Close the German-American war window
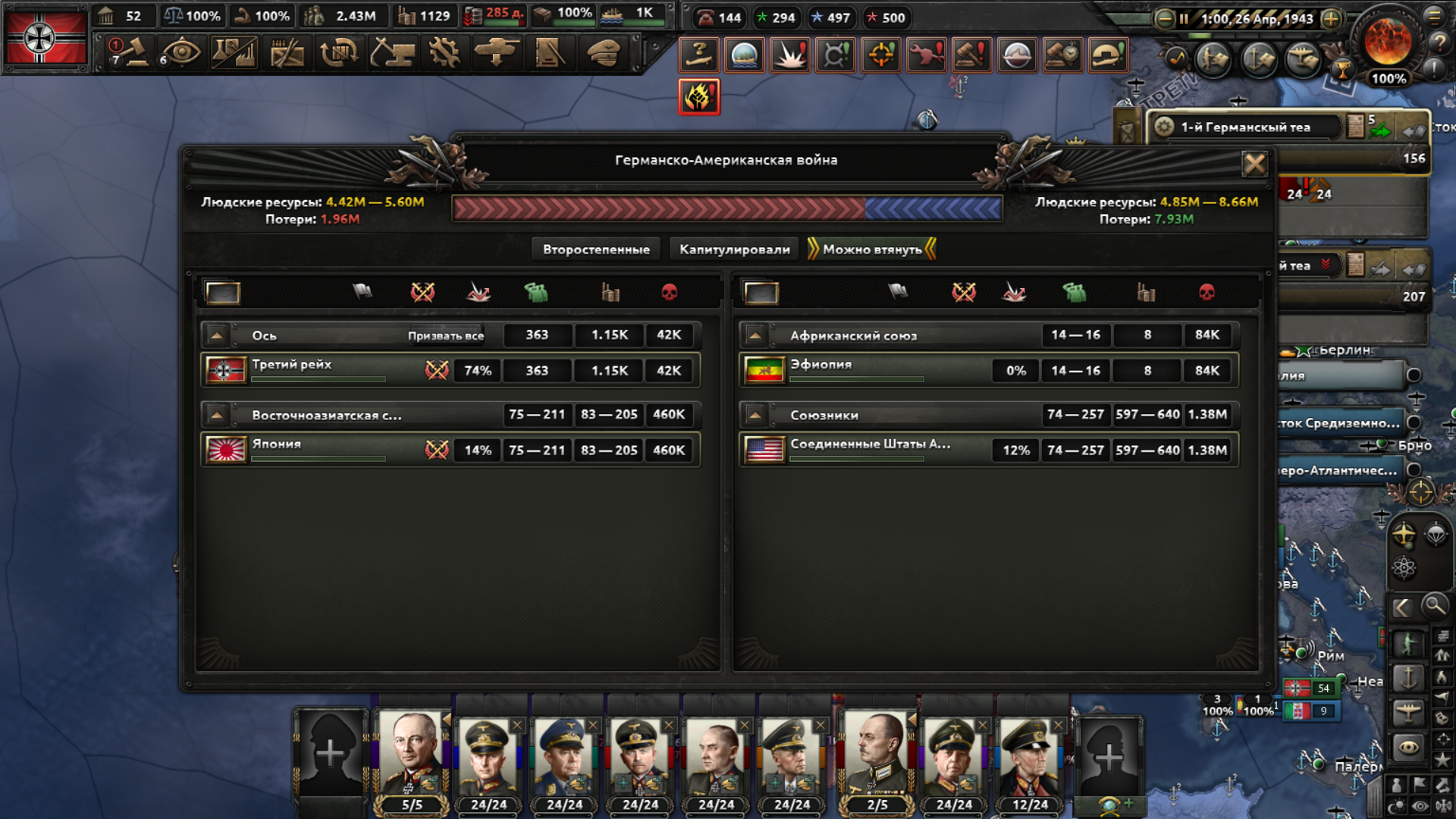The height and width of the screenshot is (819, 1456). tap(1254, 163)
